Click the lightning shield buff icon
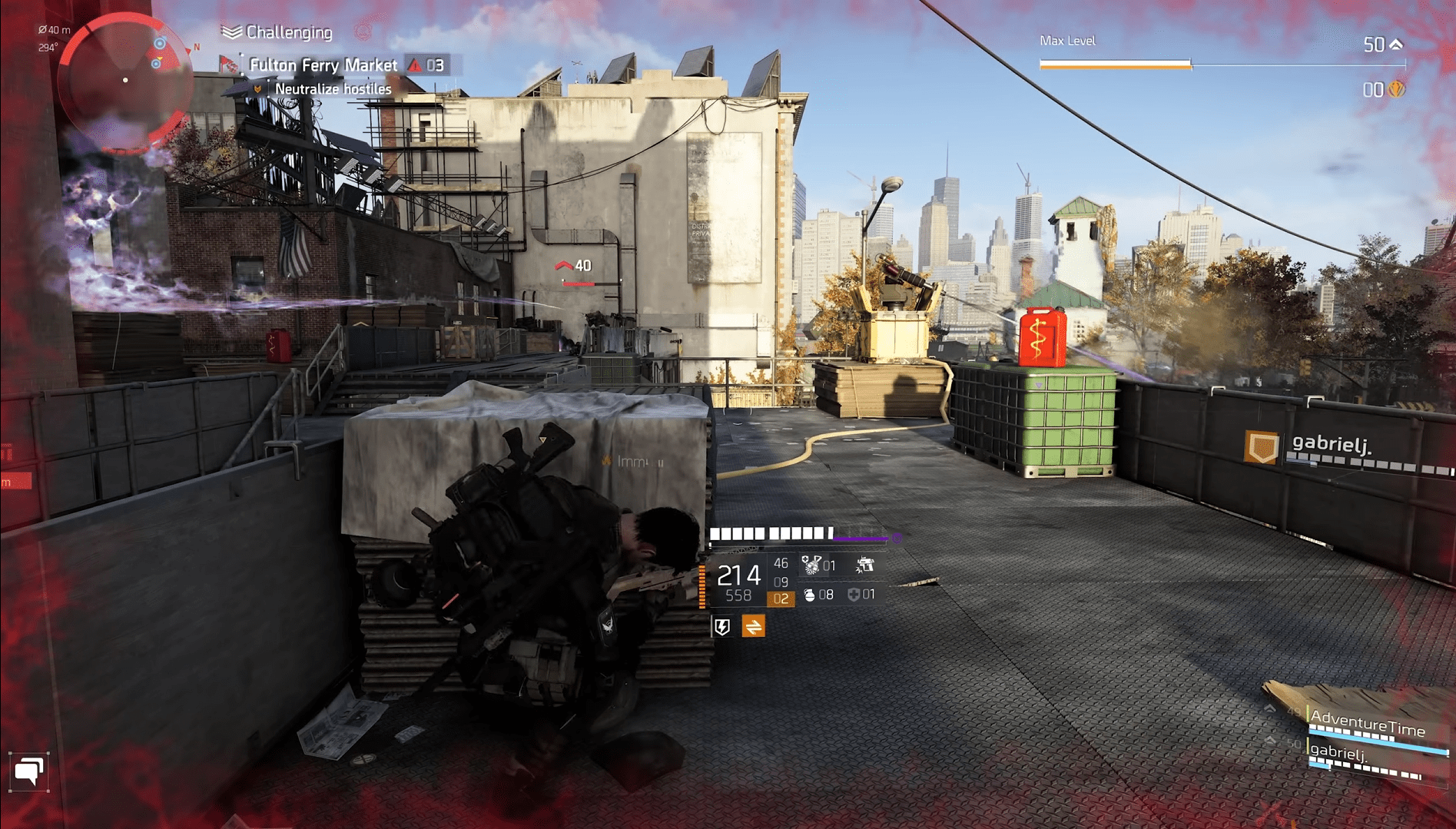The height and width of the screenshot is (829, 1456). (722, 627)
